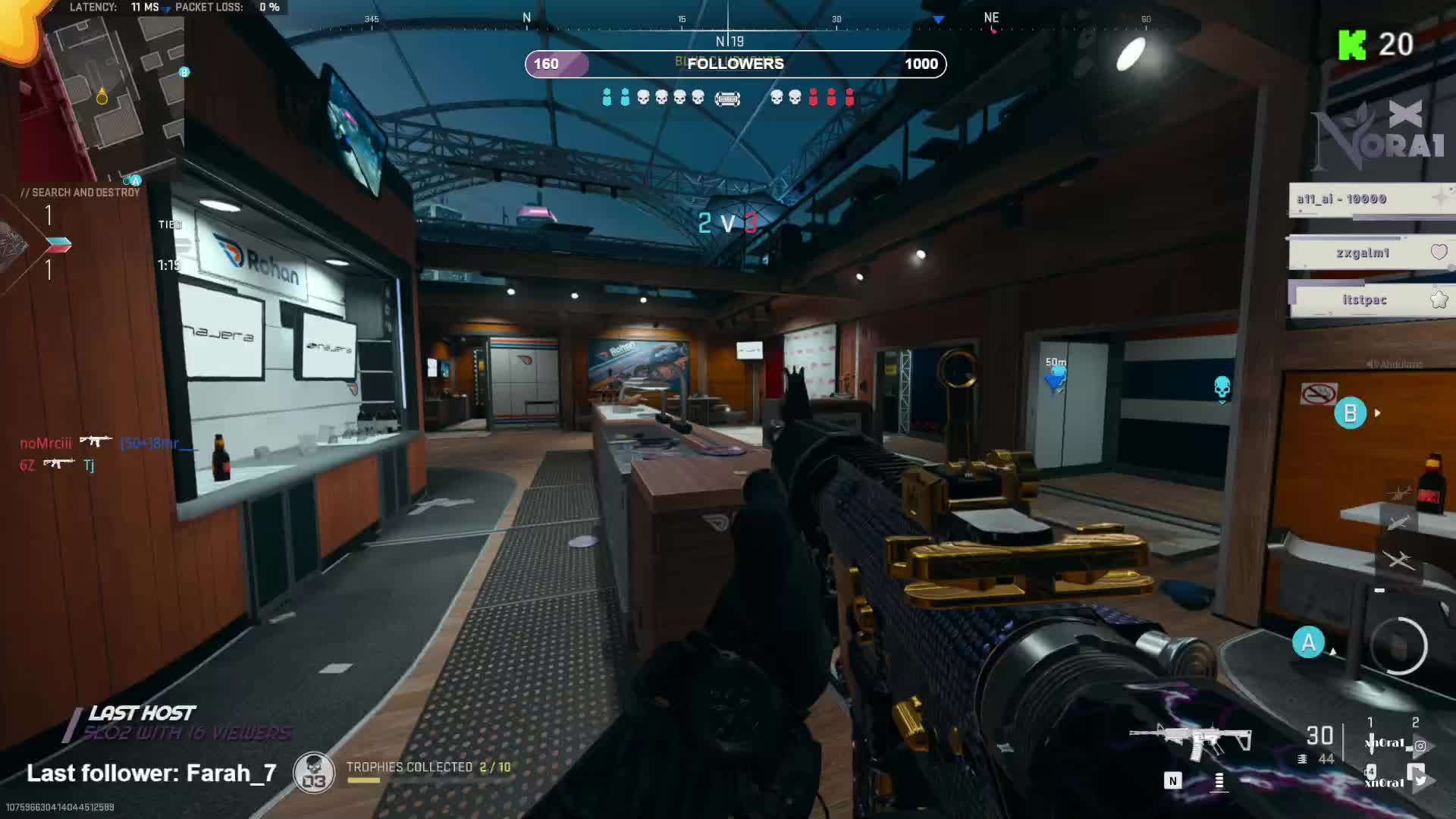
Task: Click the green Kick logo
Action: [x=1352, y=45]
